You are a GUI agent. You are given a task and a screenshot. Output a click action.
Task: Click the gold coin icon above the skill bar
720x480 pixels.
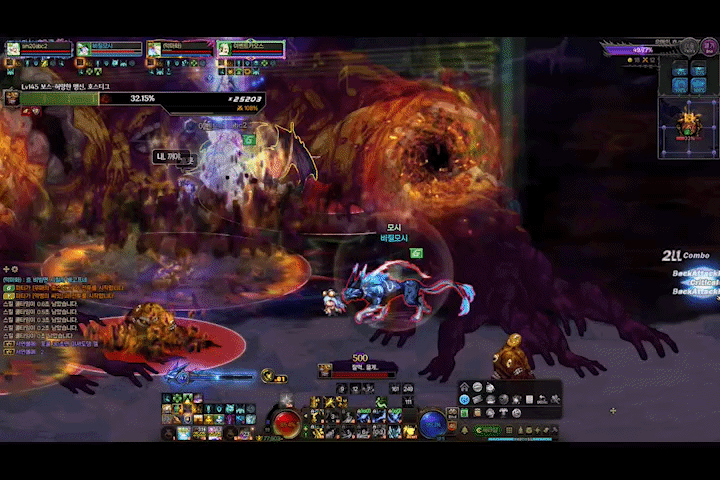[267, 375]
